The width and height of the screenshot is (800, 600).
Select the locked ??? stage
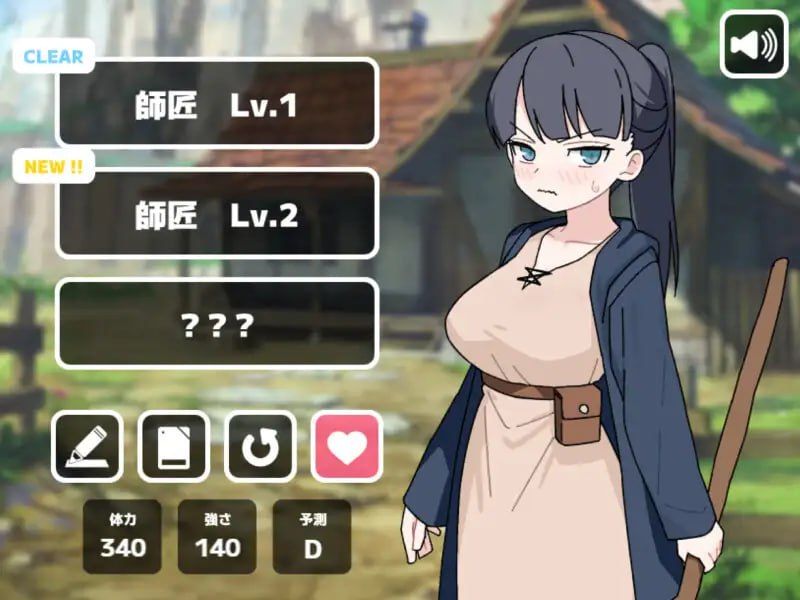point(217,324)
